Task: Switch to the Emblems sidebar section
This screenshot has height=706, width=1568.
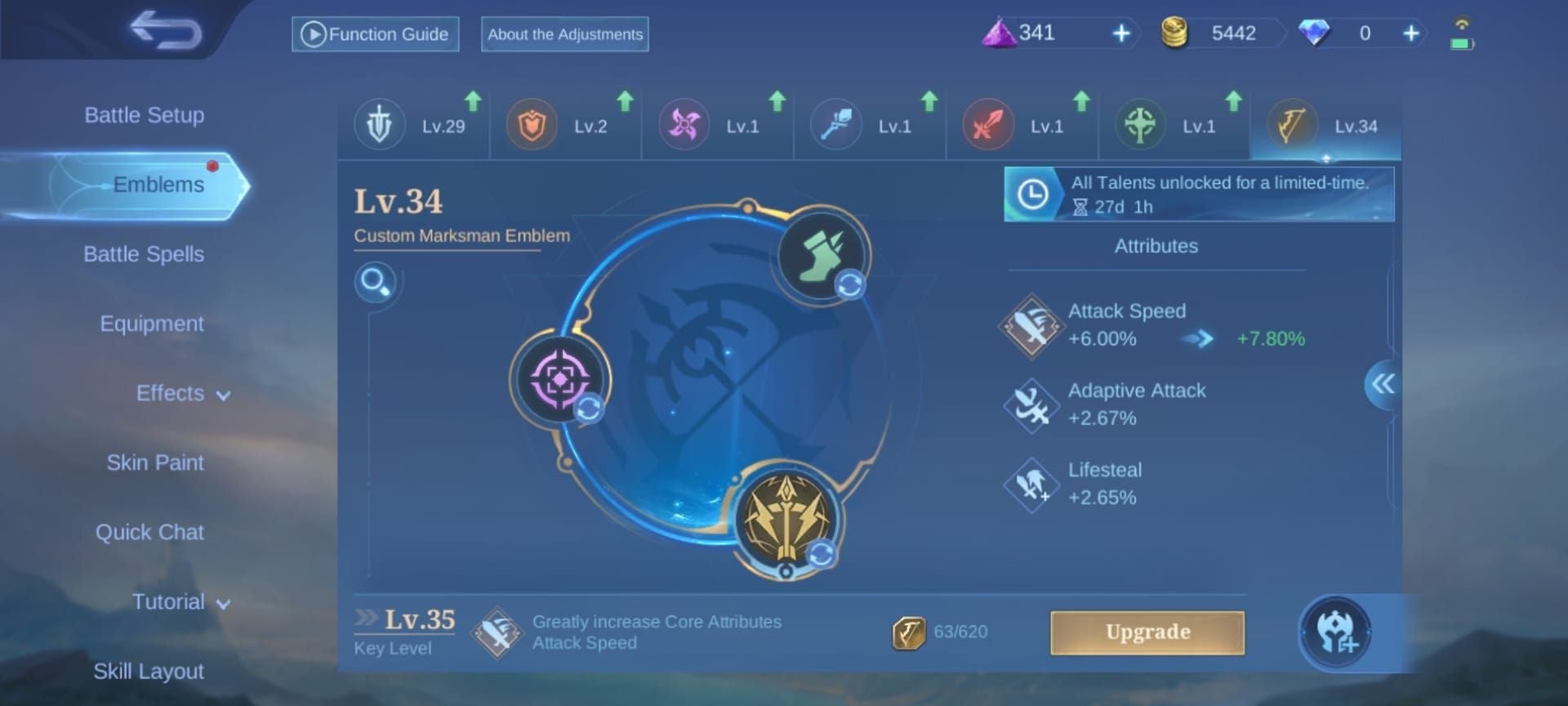Action: click(160, 184)
